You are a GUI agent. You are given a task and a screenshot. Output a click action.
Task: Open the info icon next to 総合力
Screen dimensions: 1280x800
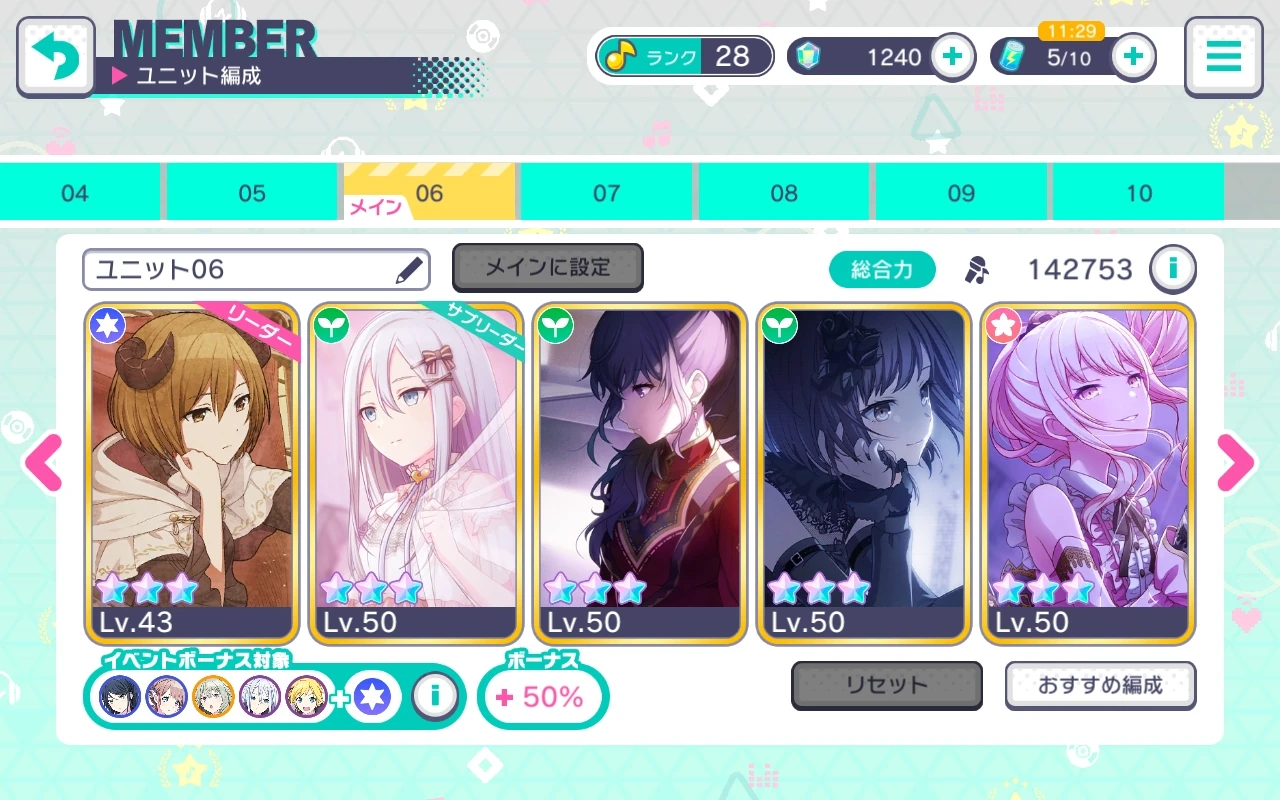point(1172,268)
